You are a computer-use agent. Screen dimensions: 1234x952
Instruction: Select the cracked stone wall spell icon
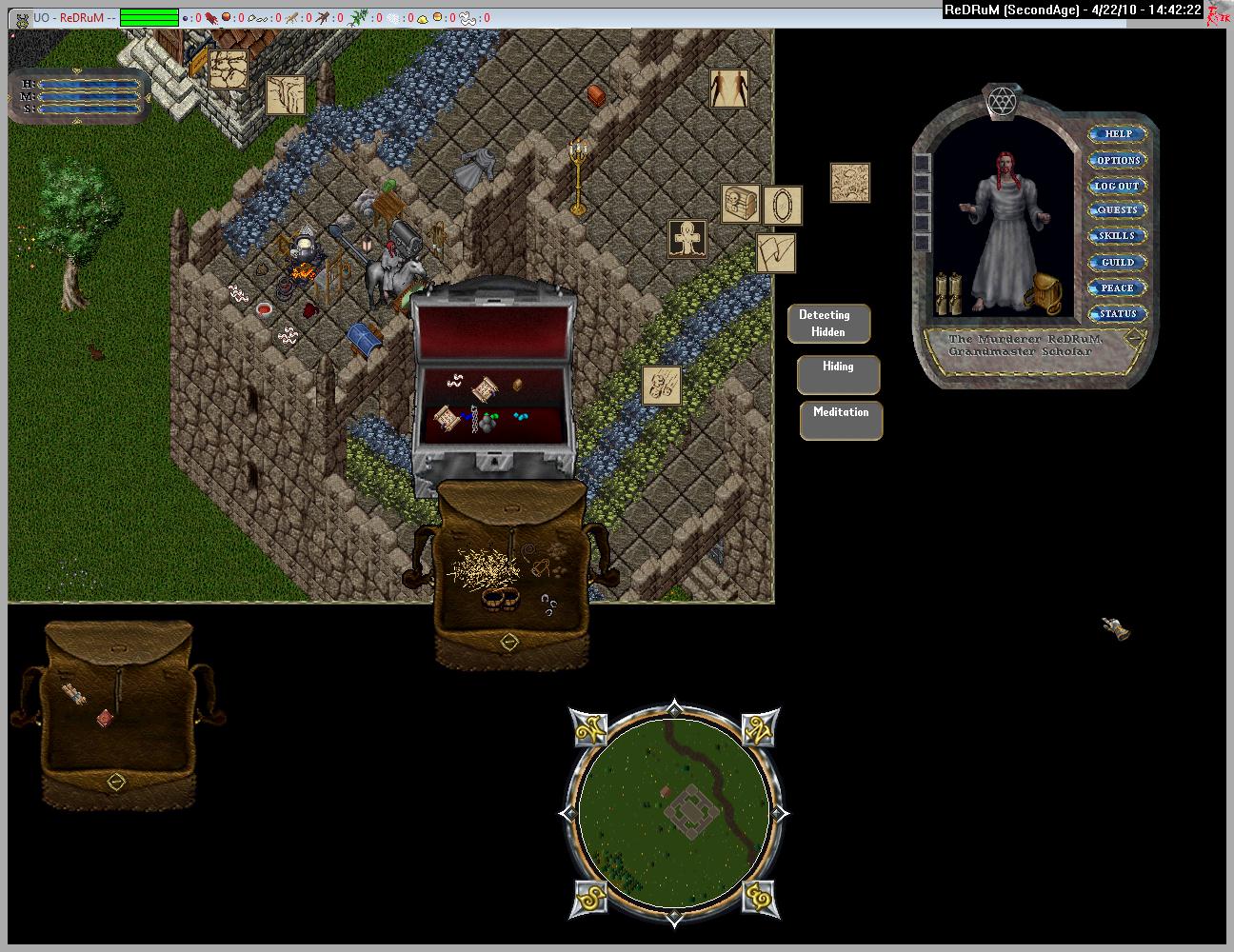(x=229, y=69)
